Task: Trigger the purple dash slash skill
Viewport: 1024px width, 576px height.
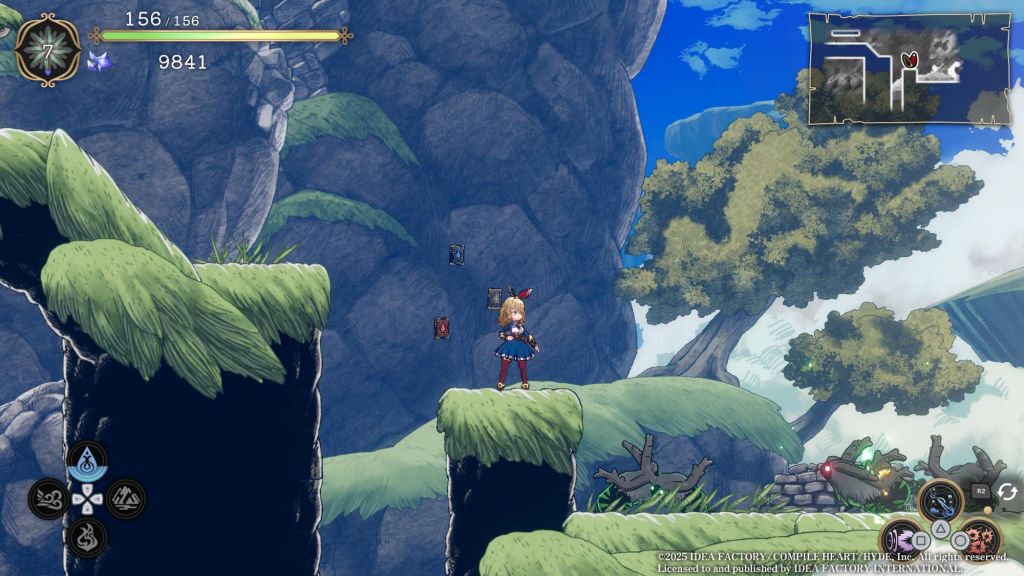Action: [901, 540]
